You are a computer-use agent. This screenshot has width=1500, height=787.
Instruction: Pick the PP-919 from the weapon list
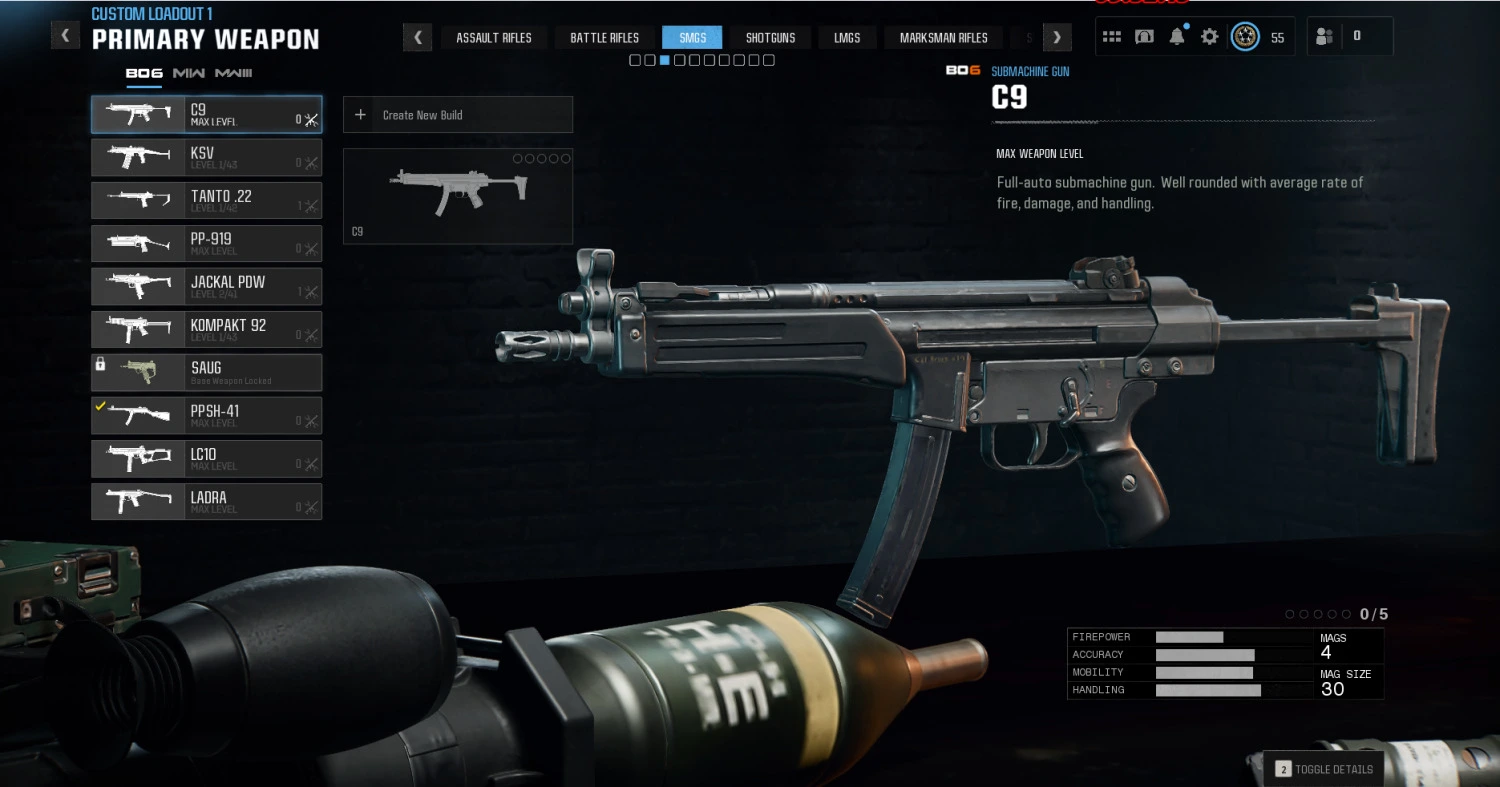click(x=206, y=244)
